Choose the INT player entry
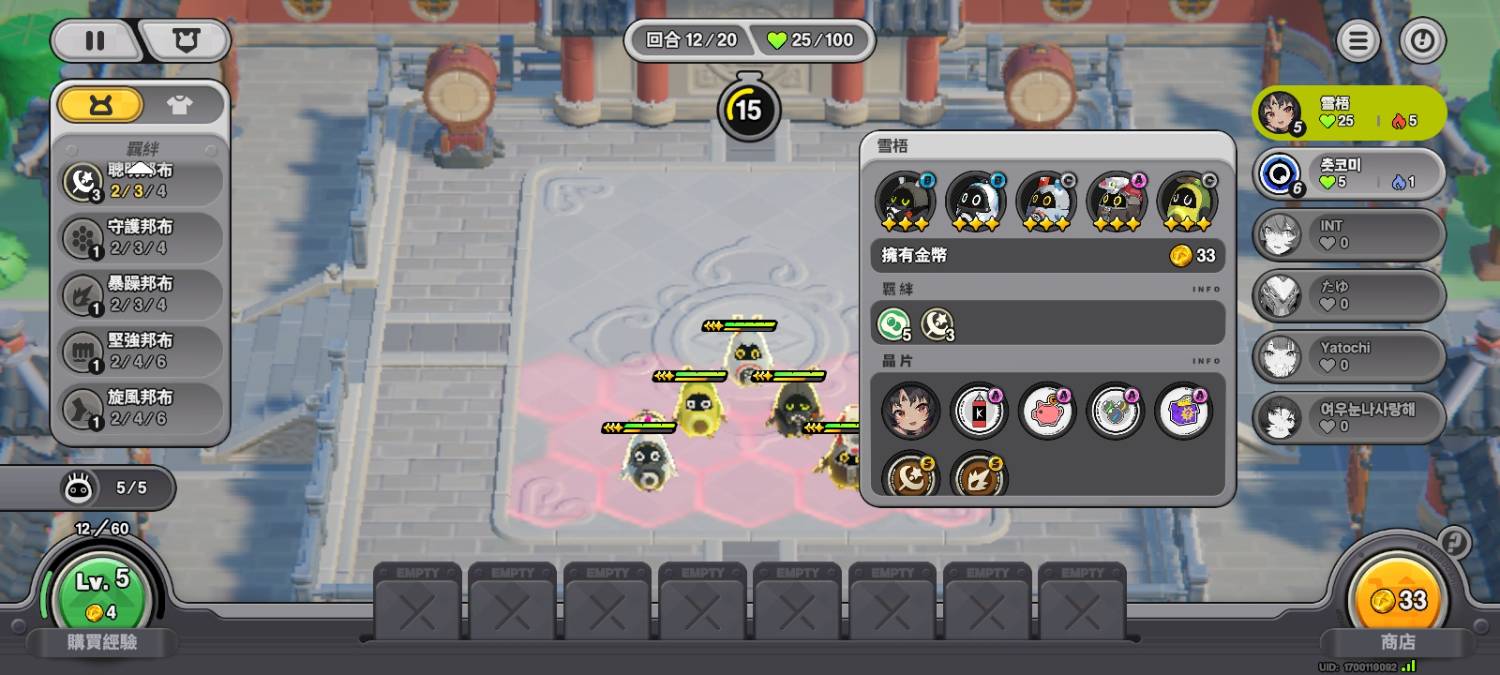This screenshot has height=675, width=1500. tap(1348, 234)
